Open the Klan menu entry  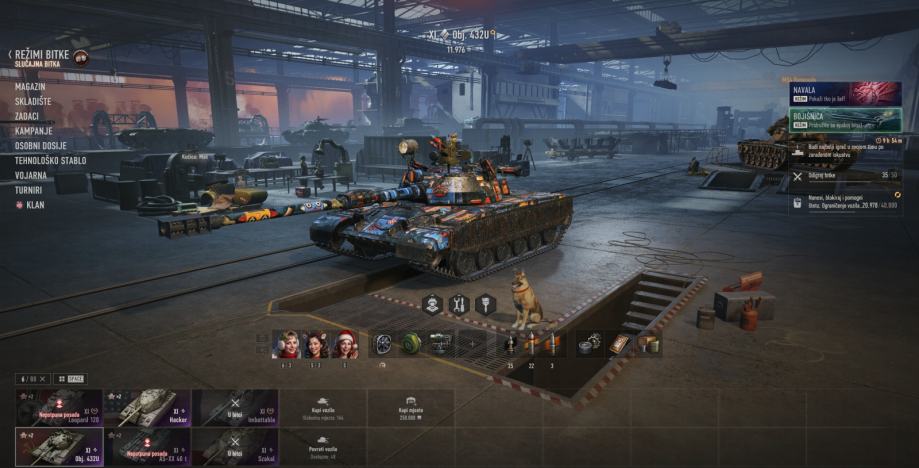35,204
